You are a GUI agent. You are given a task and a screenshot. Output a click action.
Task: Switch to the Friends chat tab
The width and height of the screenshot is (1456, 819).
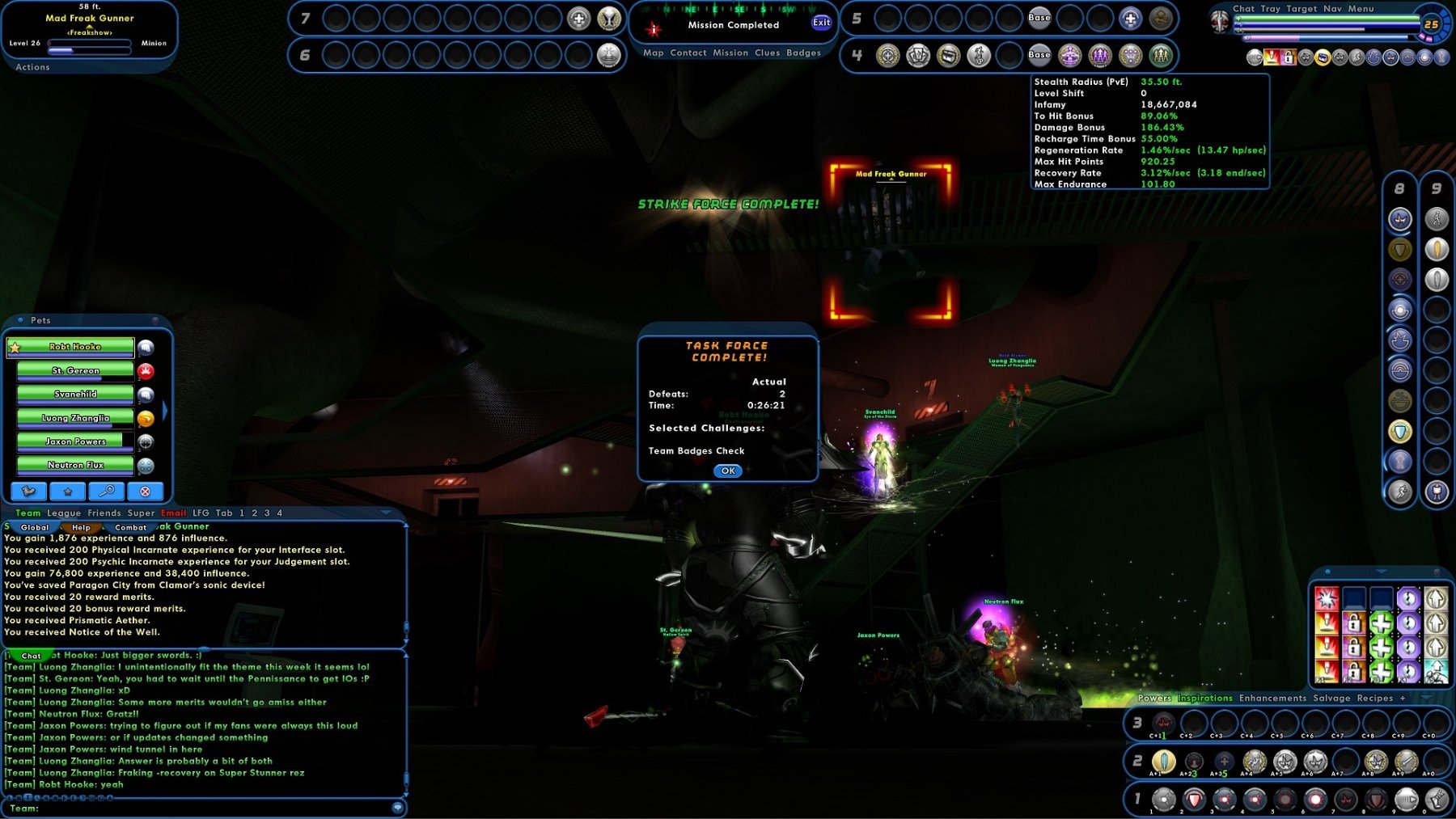point(104,513)
